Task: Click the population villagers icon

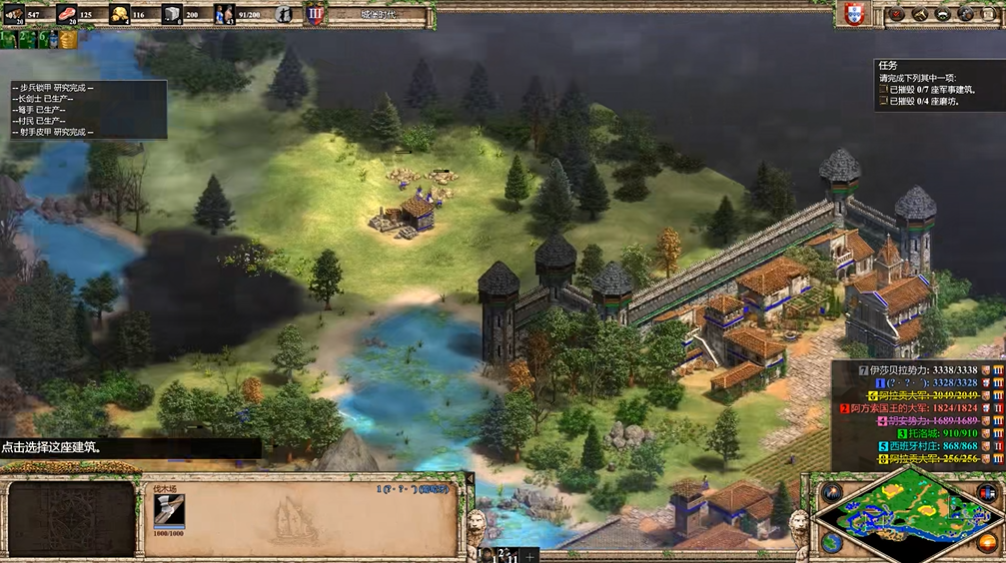Action: pyautogui.click(x=225, y=14)
